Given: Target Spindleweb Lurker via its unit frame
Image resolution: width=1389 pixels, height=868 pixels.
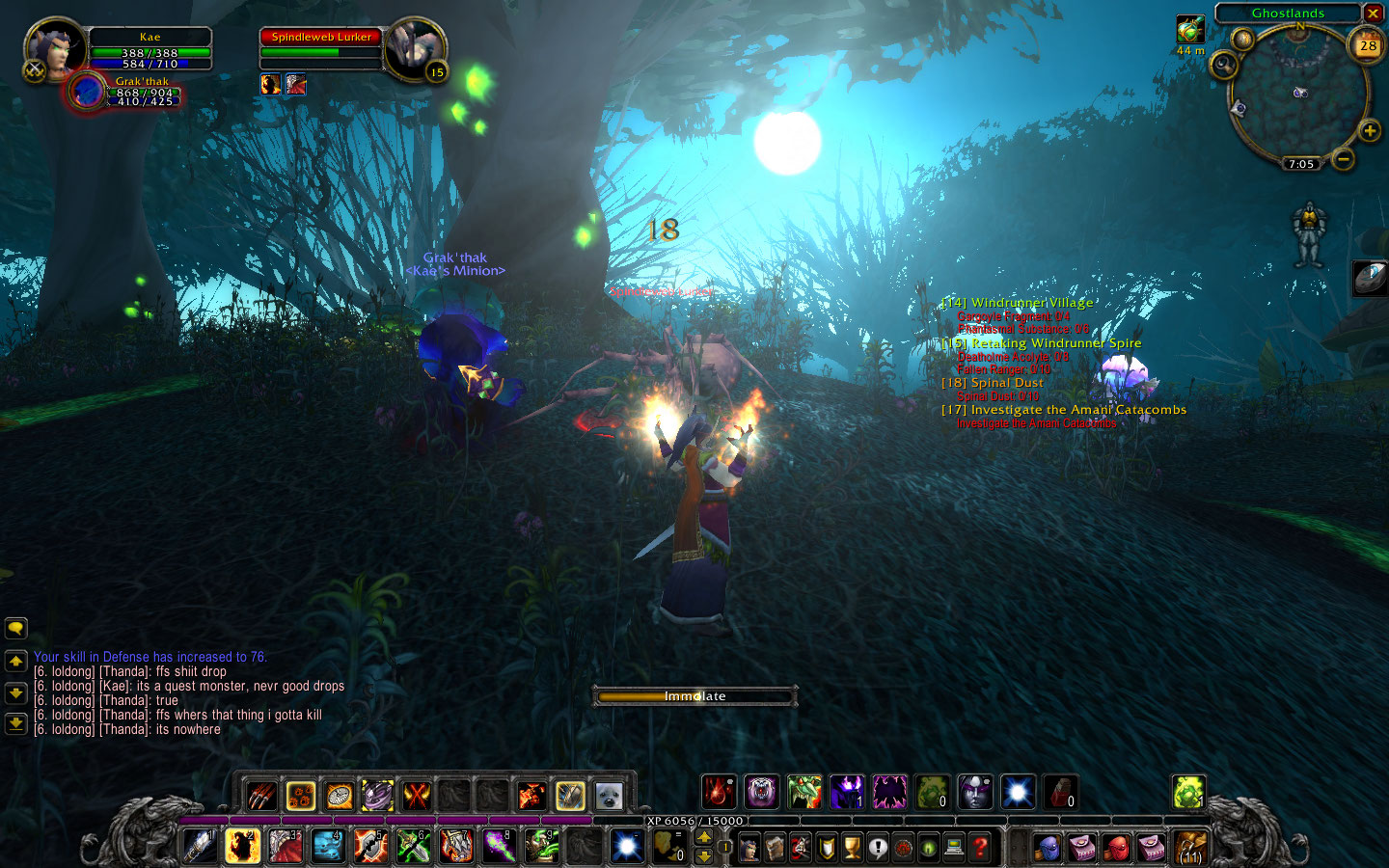Looking at the screenshot, I should pyautogui.click(x=321, y=37).
